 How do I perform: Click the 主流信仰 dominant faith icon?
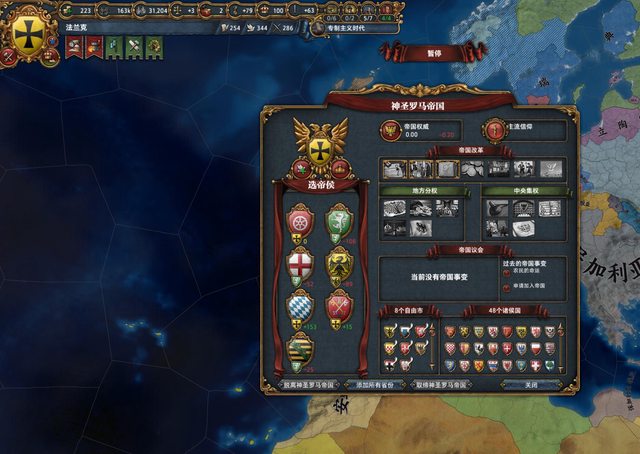494,130
